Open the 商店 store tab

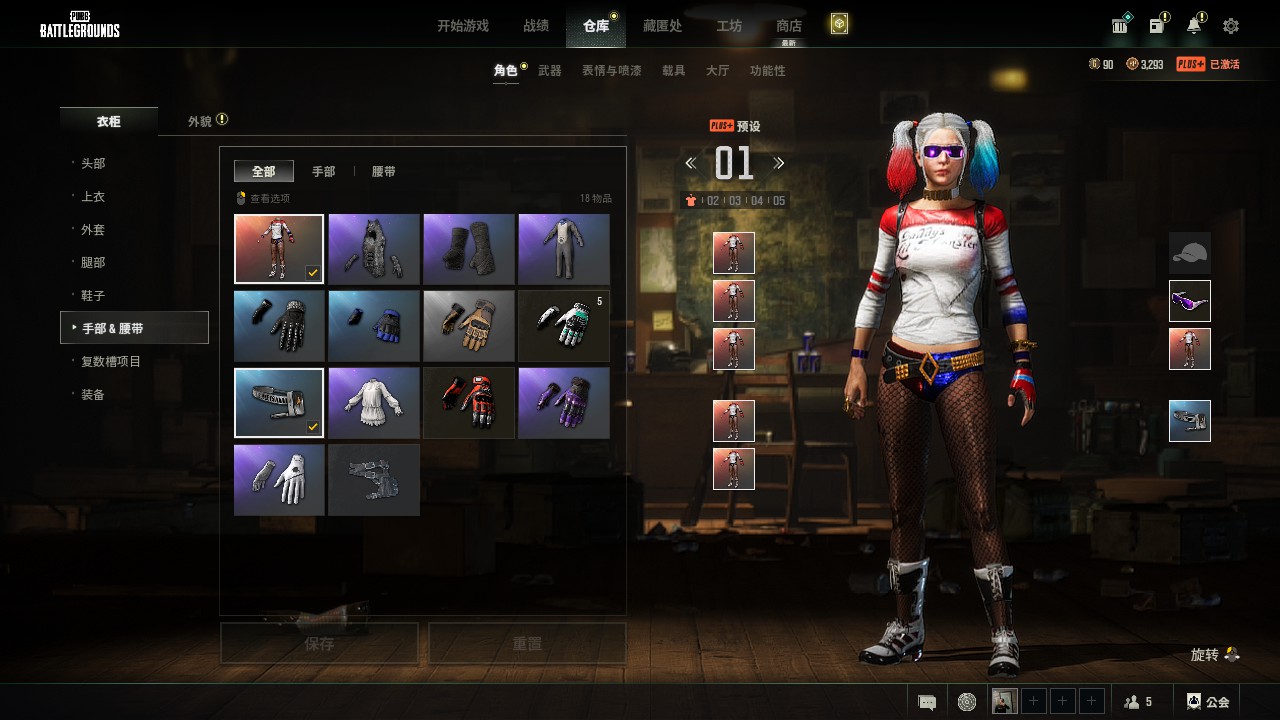pyautogui.click(x=788, y=26)
